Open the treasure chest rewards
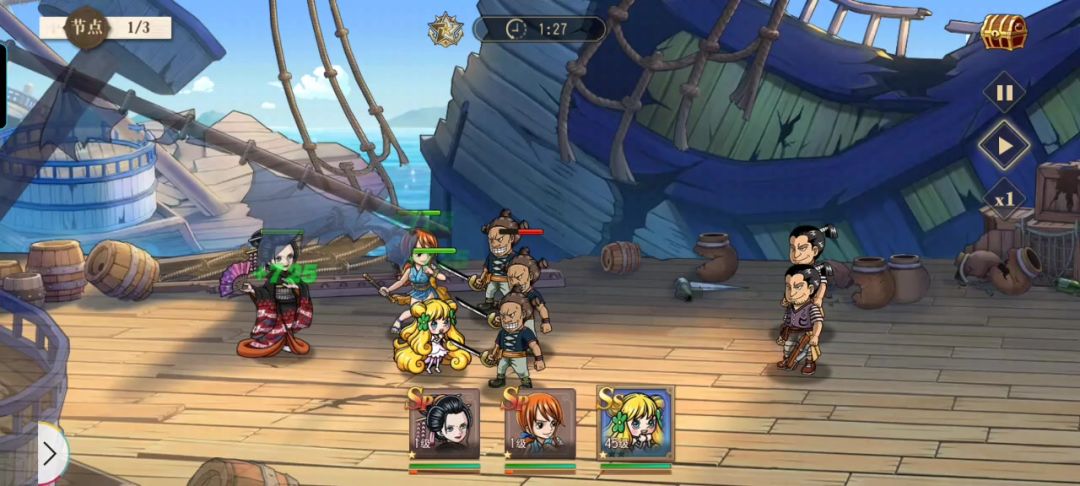The image size is (1080, 486). tap(1003, 32)
